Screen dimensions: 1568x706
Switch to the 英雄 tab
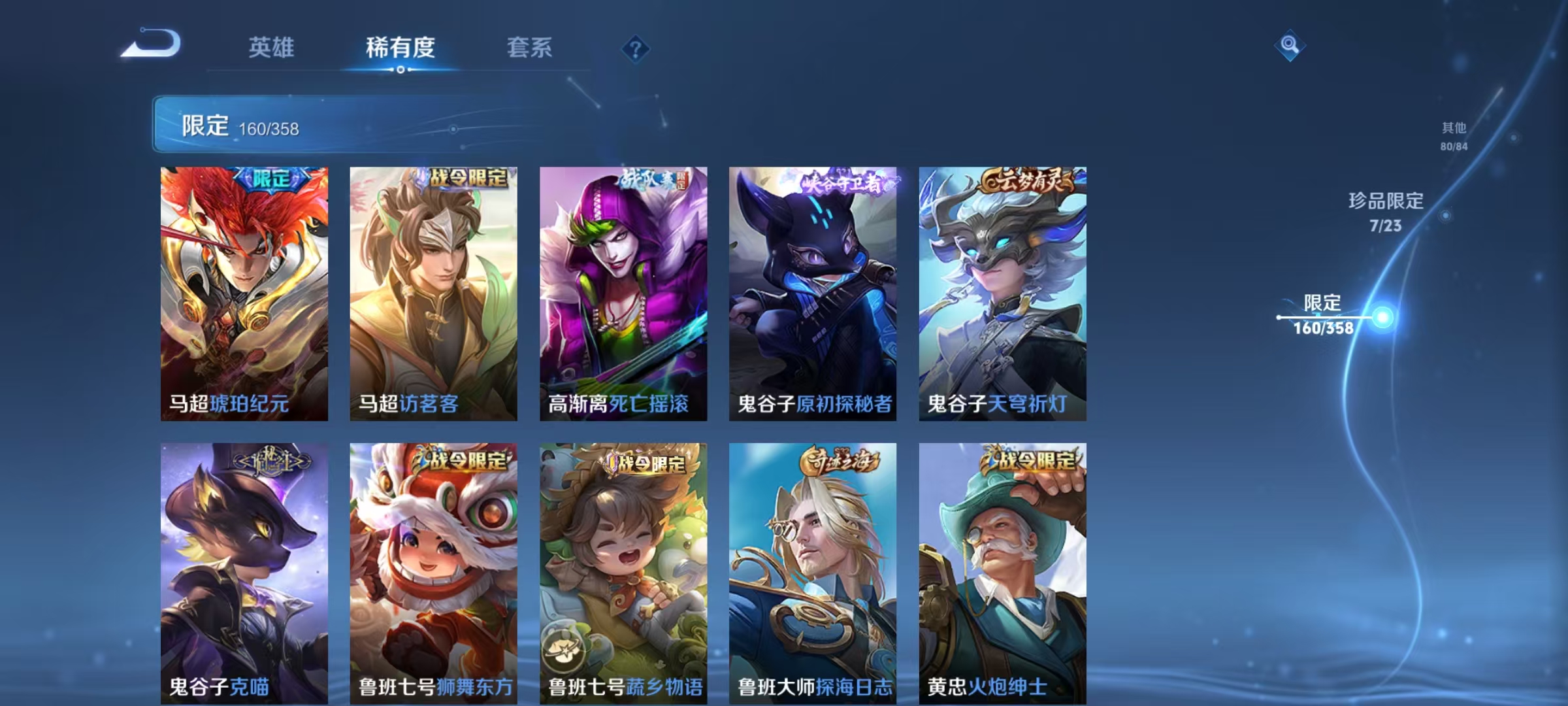click(x=271, y=47)
